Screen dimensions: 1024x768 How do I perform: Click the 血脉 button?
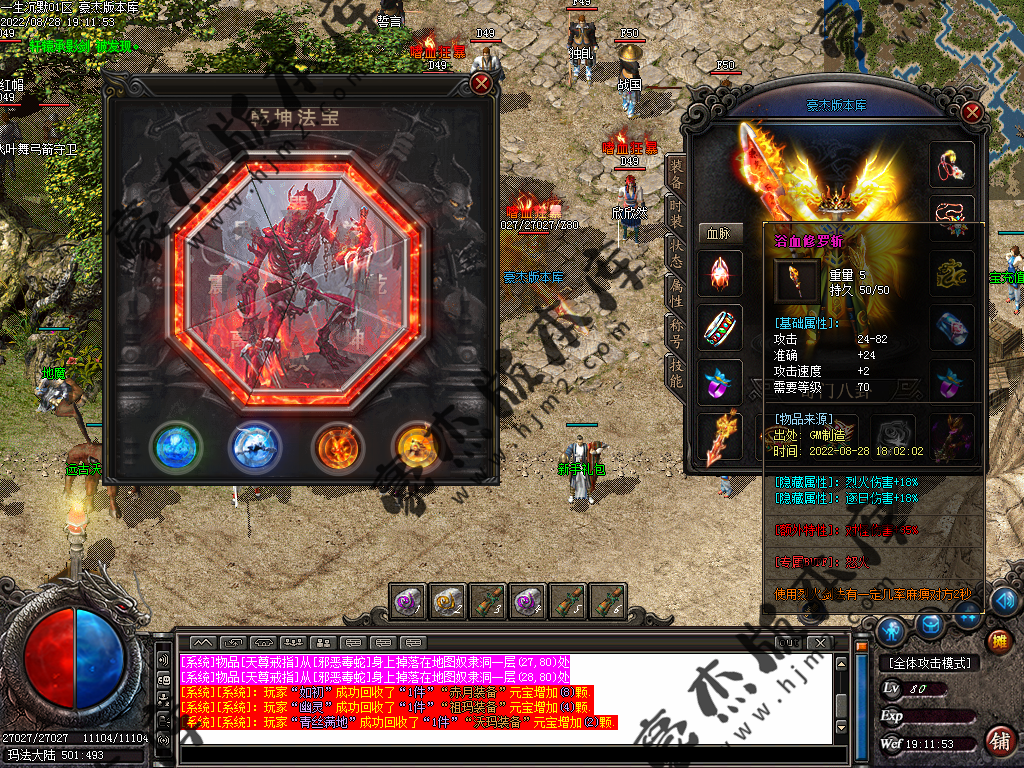[719, 232]
